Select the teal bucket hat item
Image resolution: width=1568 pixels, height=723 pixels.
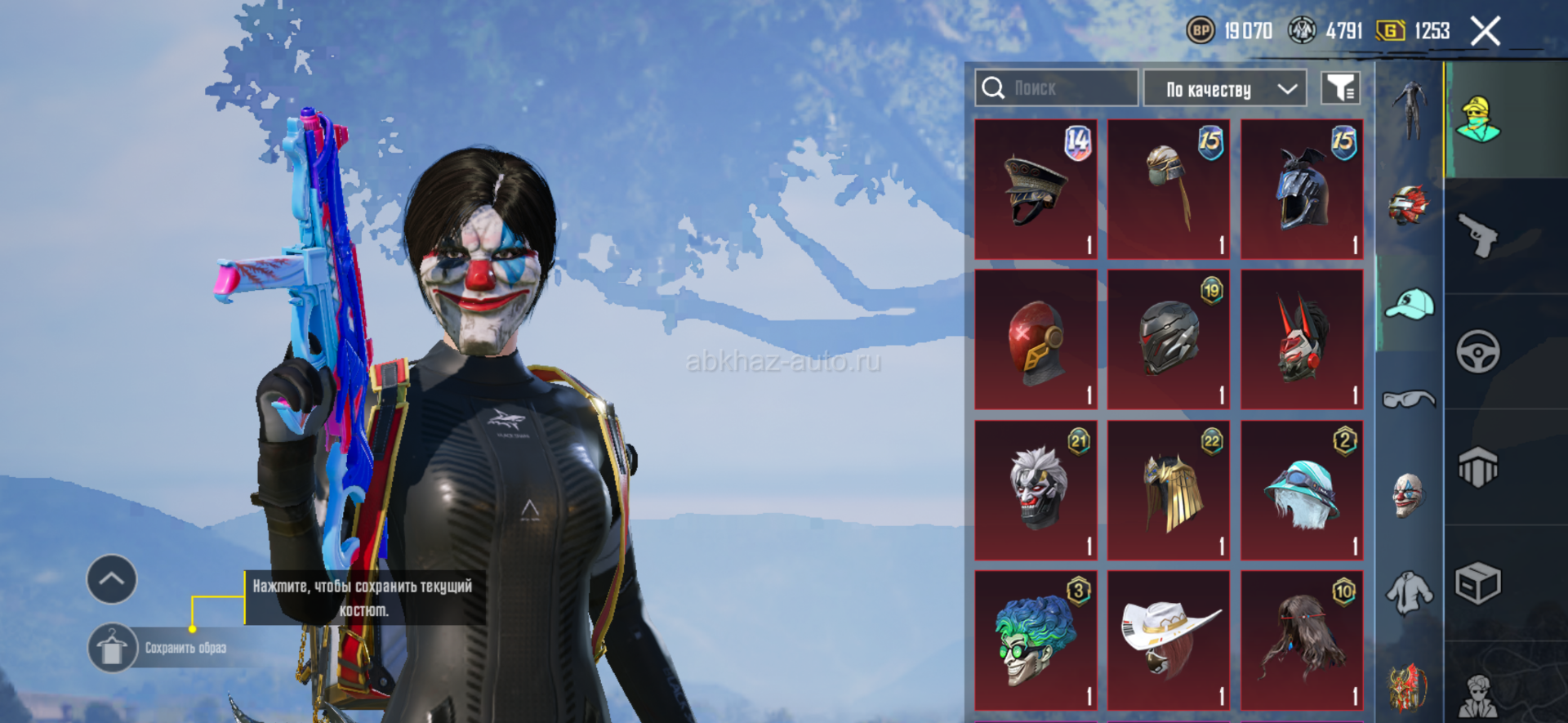pos(1302,490)
